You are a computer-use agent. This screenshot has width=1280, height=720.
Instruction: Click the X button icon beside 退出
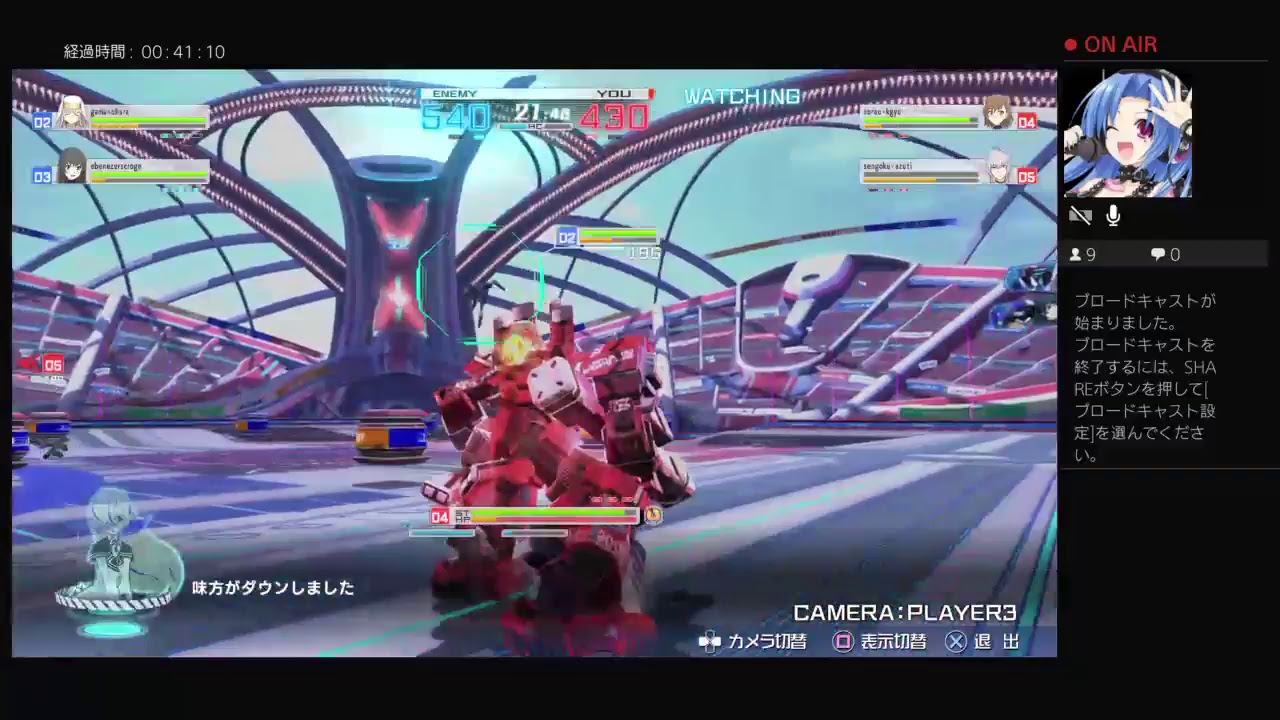pos(956,642)
